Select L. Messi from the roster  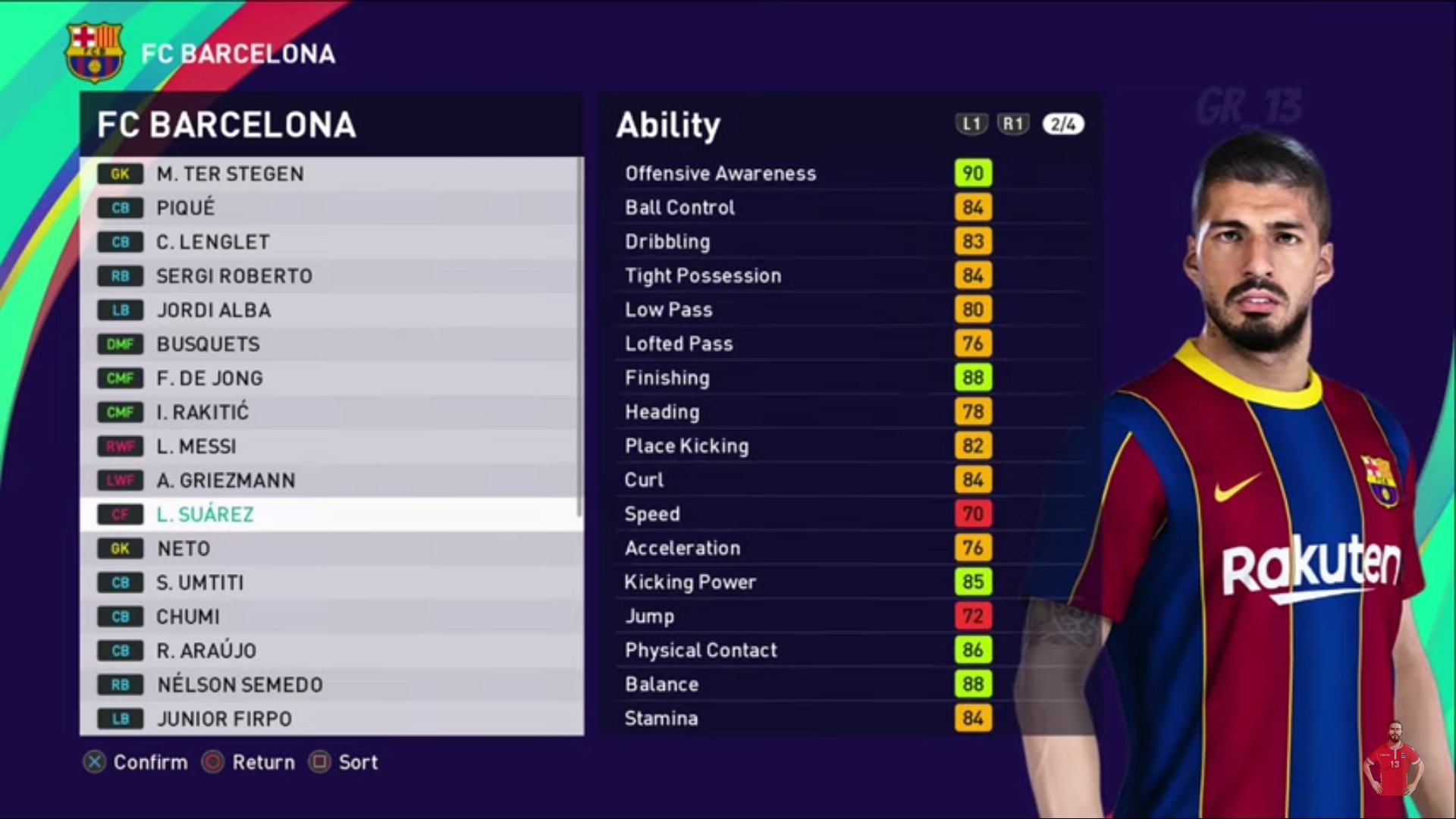click(331, 447)
